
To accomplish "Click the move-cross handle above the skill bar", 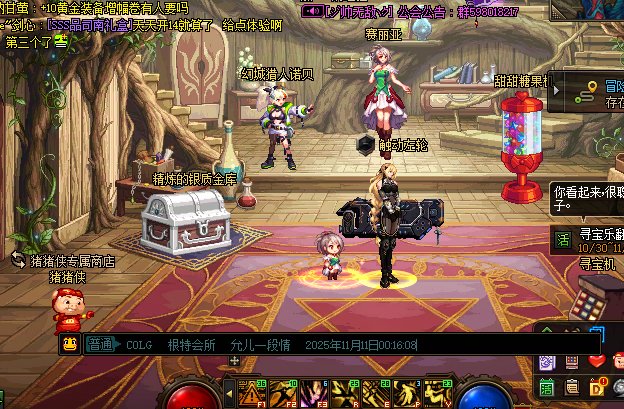I will point(235,361).
